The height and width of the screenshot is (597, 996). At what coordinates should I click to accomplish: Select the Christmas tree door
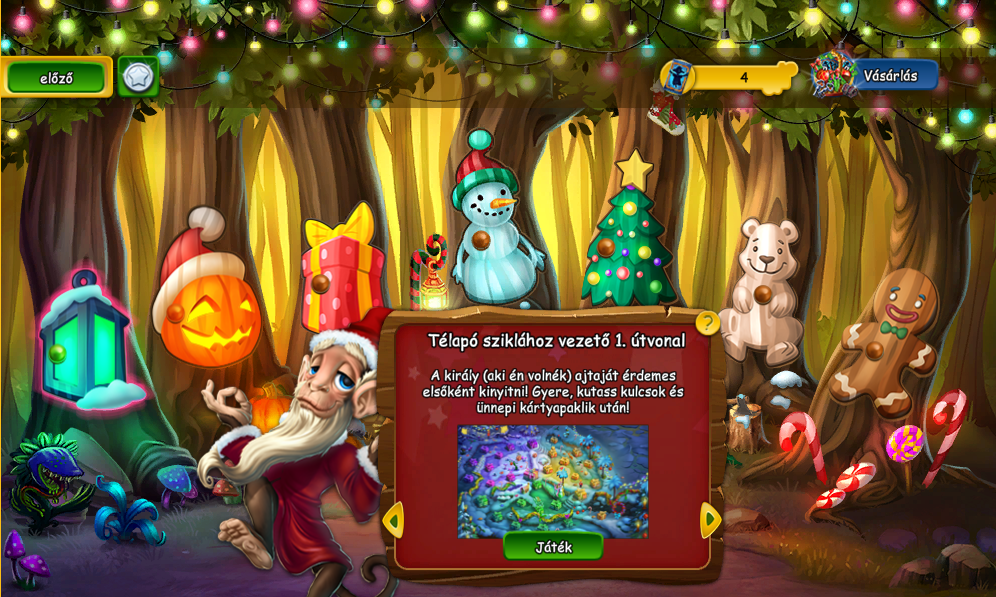pyautogui.click(x=630, y=240)
